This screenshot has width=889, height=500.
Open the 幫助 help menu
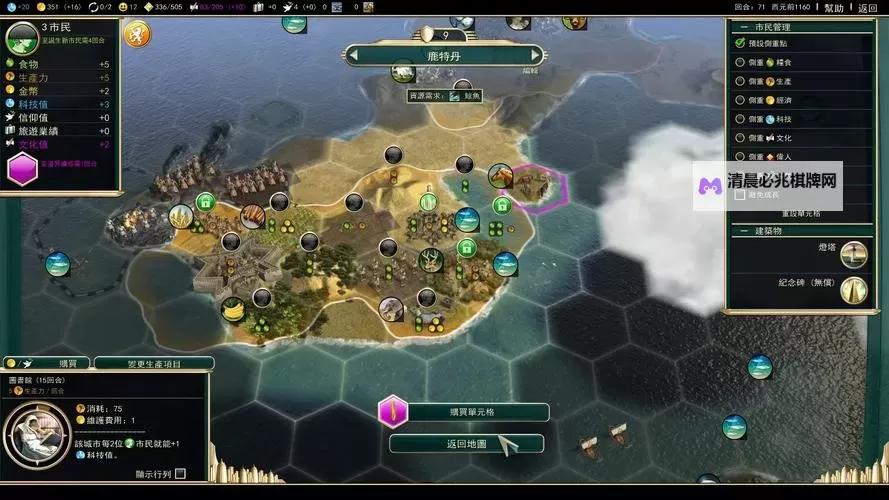click(833, 8)
